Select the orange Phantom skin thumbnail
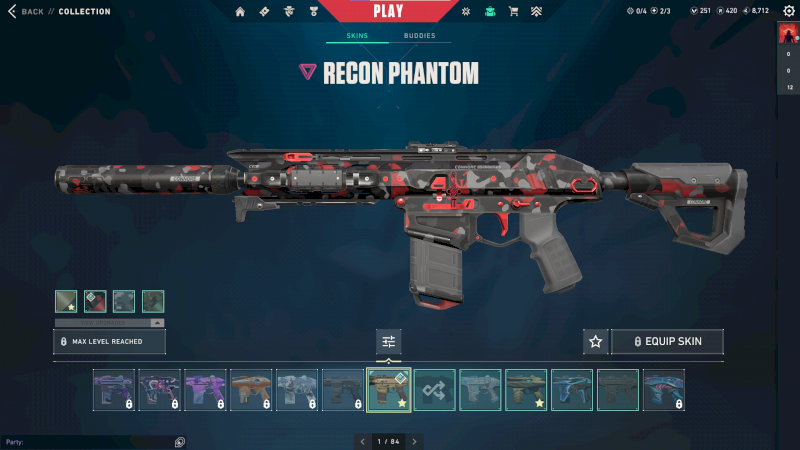This screenshot has height=450, width=800. tap(251, 390)
